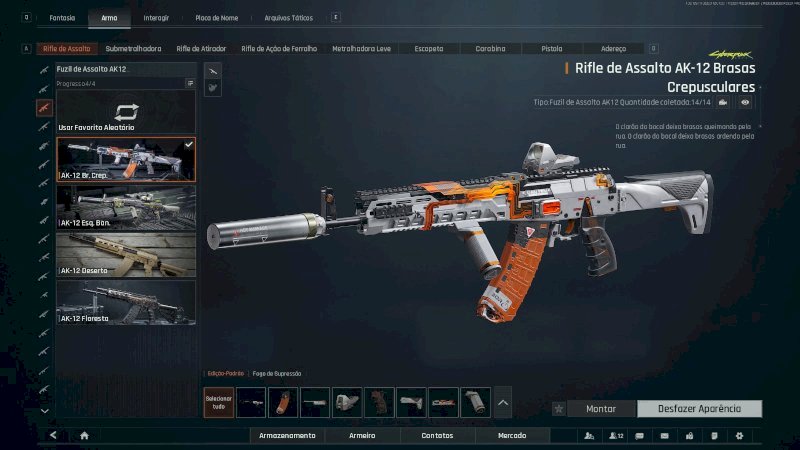Select the Escopeta category
The height and width of the screenshot is (450, 800).
point(429,48)
